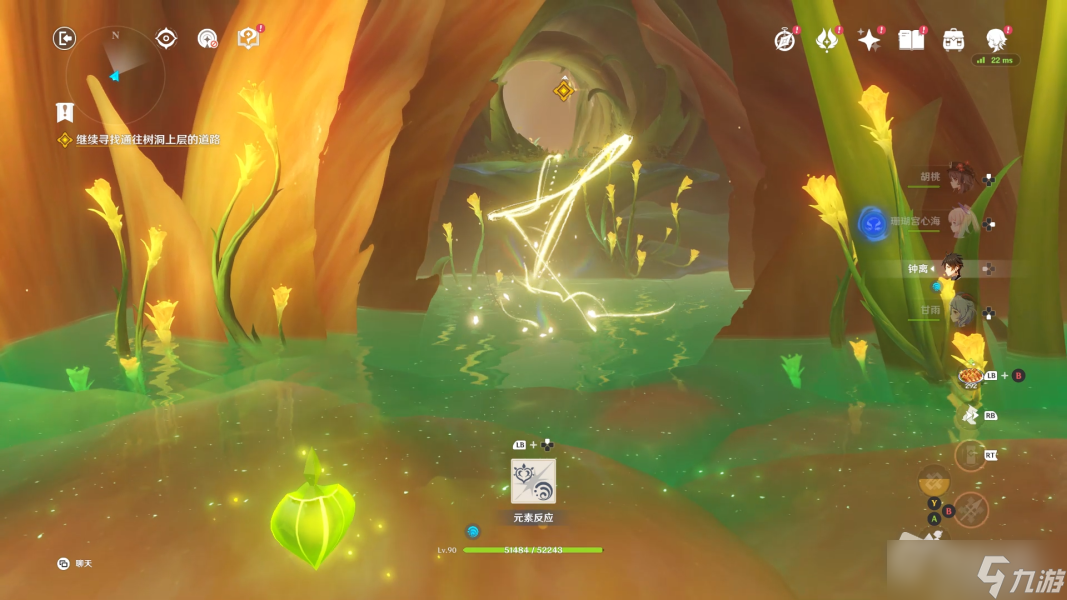Activate the eye-shaped elemental sight icon

coord(167,38)
